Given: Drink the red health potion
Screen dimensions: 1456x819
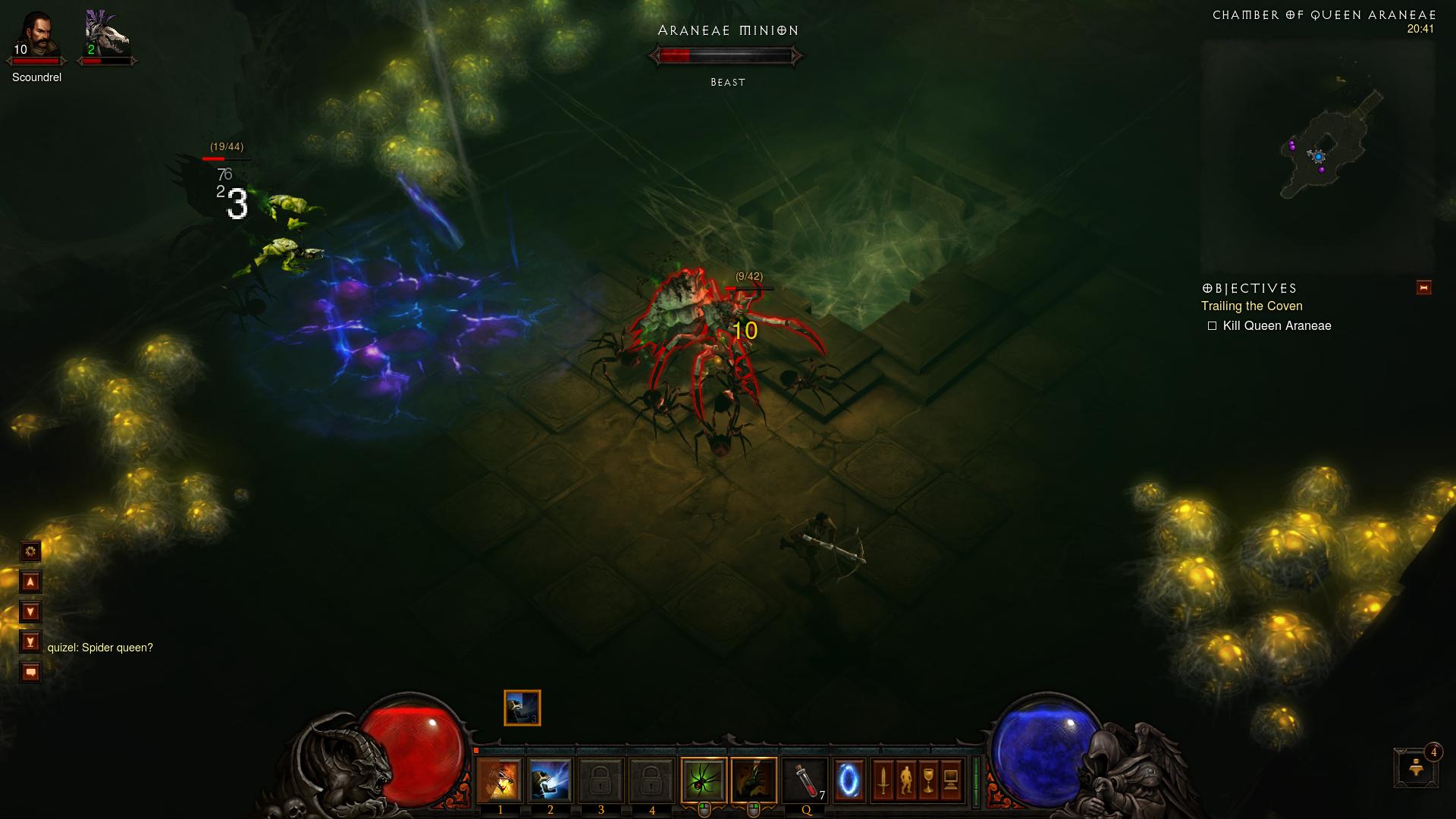Looking at the screenshot, I should click(805, 780).
